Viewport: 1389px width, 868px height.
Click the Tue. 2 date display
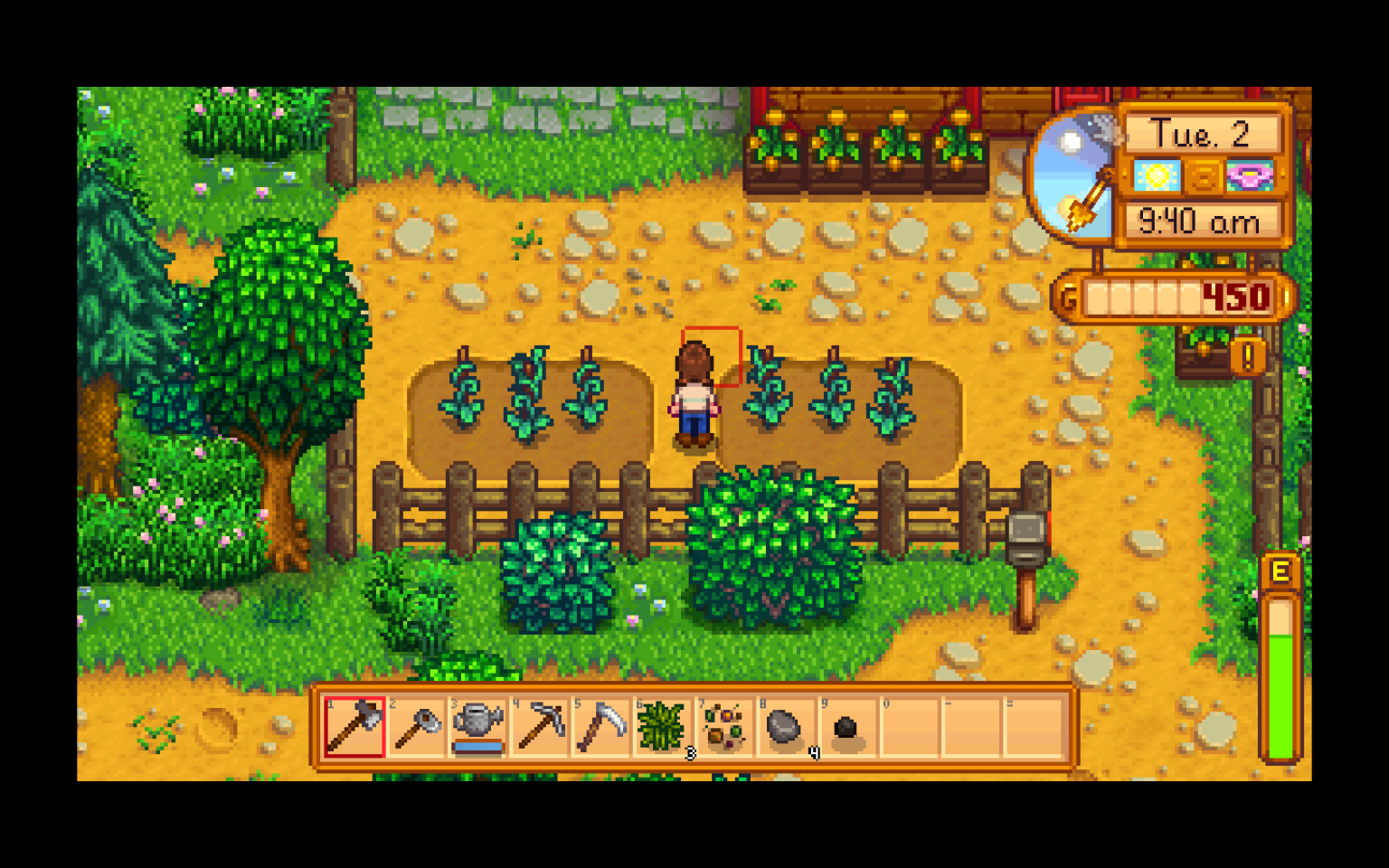tap(1203, 134)
